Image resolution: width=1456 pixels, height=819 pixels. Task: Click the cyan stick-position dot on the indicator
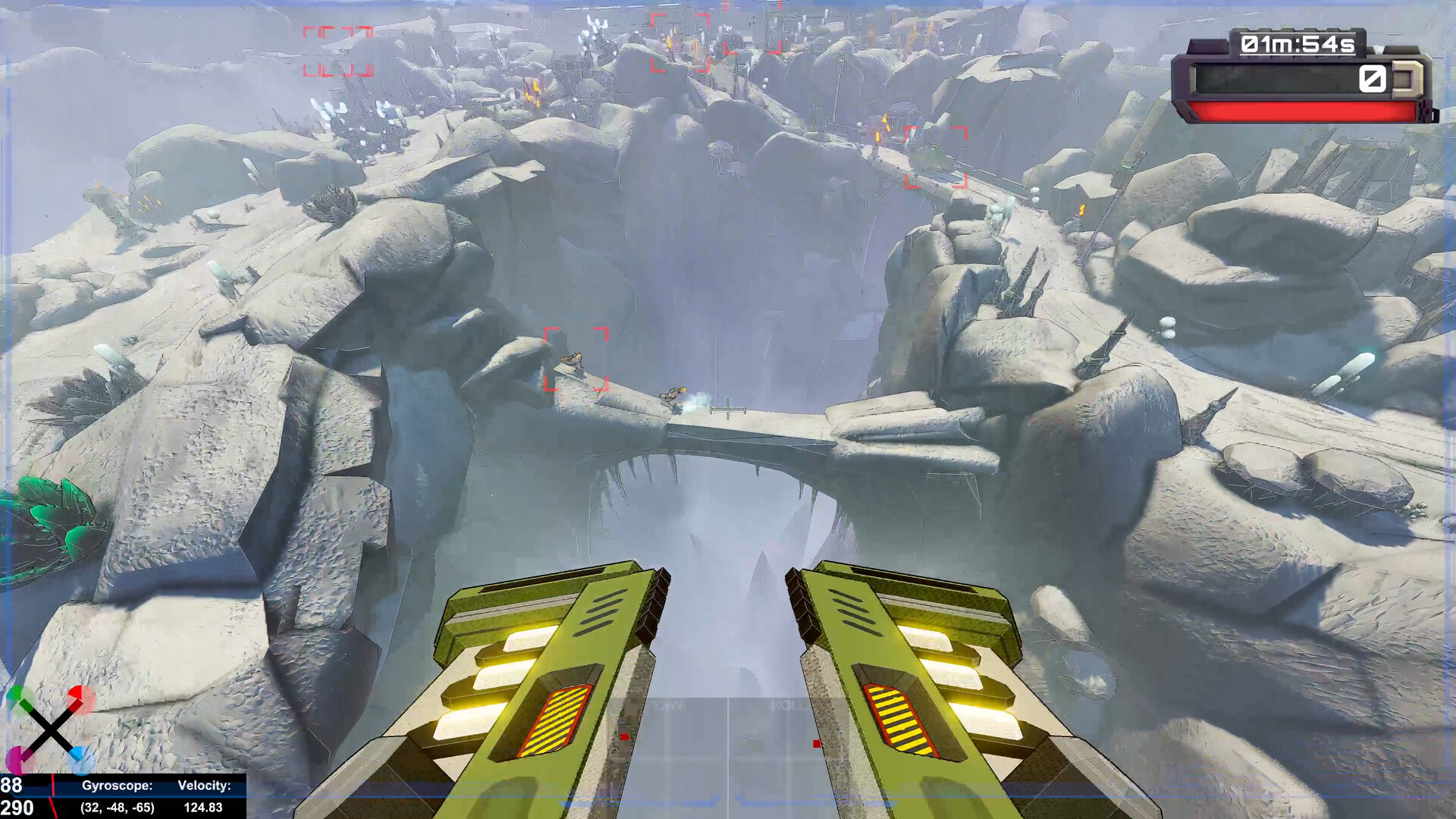pyautogui.click(x=79, y=760)
